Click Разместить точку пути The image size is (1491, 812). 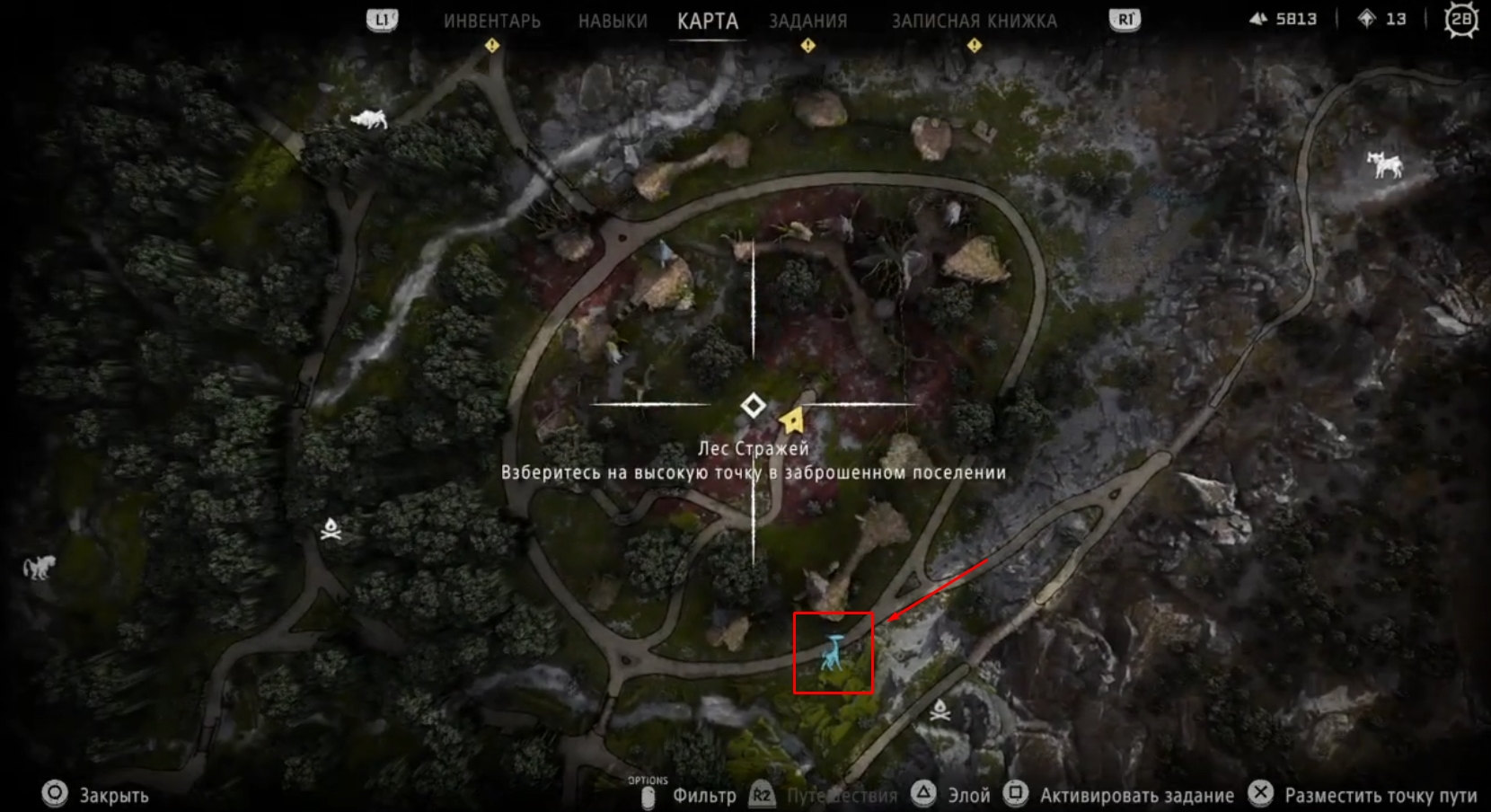[1363, 795]
